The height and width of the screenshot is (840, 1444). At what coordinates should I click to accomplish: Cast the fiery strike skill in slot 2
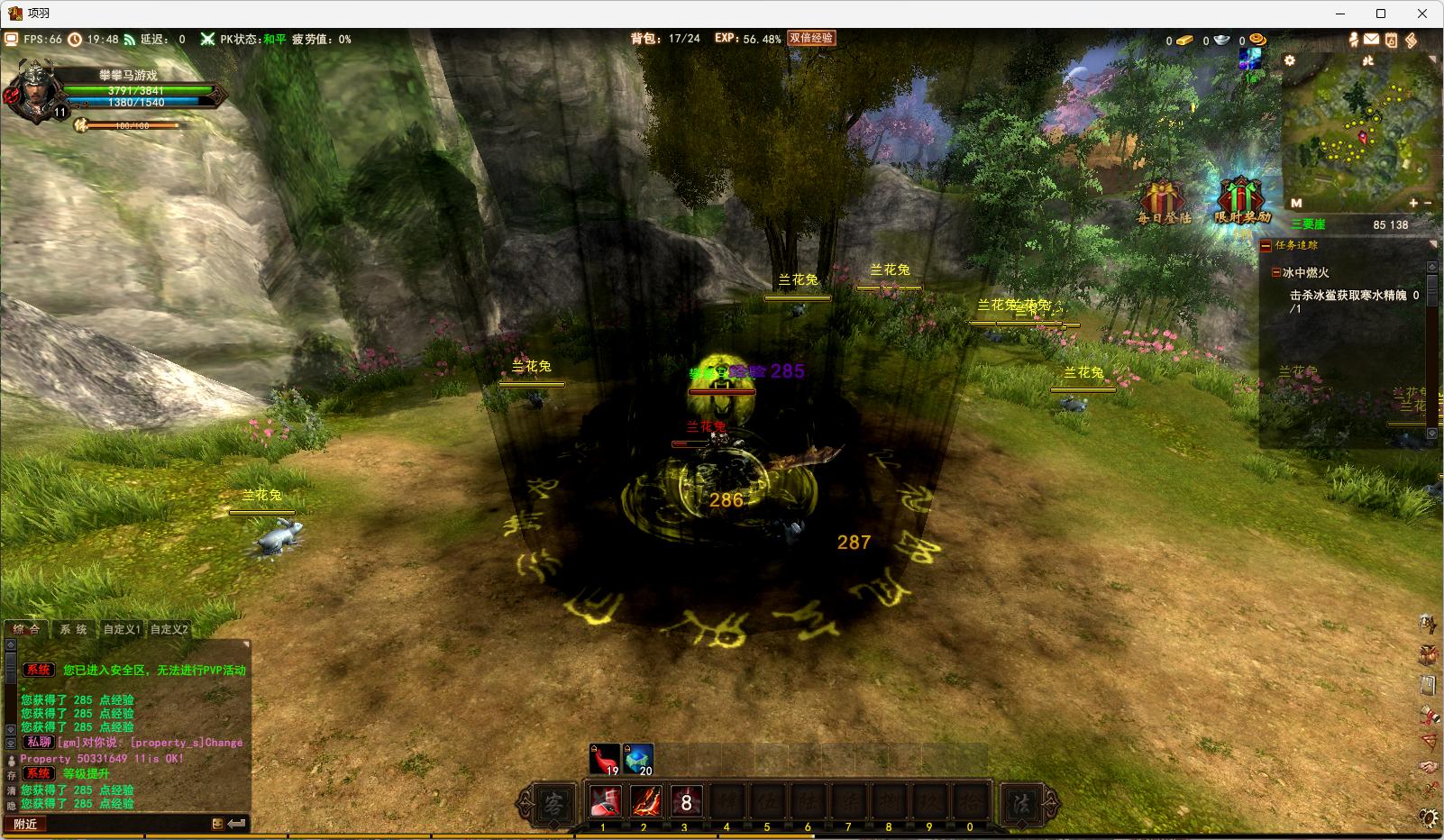(645, 801)
